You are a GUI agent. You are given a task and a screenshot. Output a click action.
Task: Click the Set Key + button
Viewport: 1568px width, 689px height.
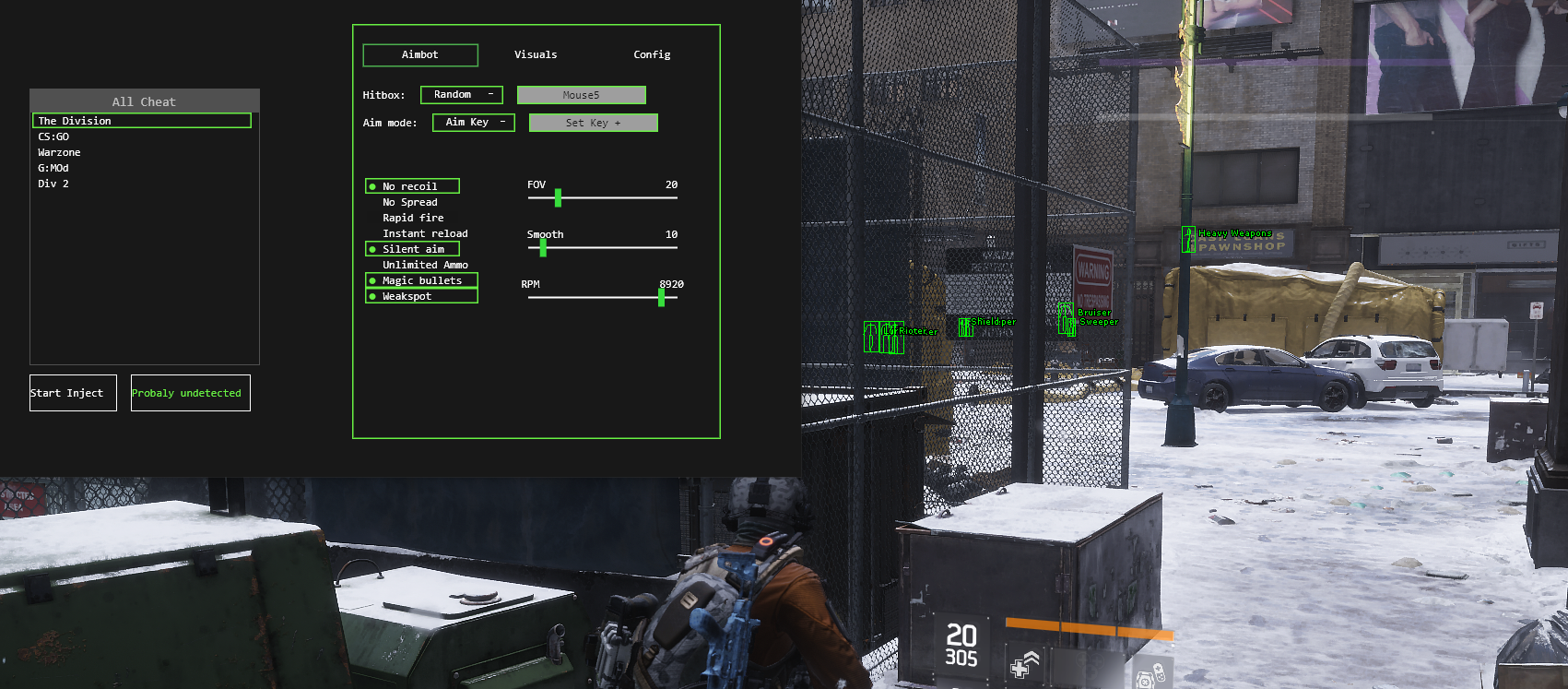point(593,123)
